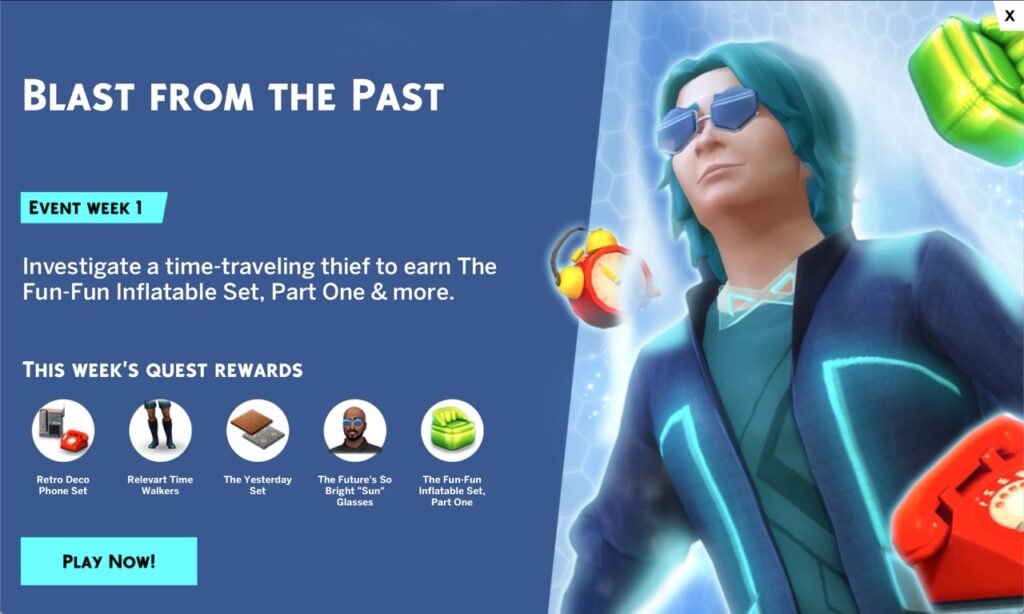Click the Play Now! button
1024x614 pixels.
pos(108,561)
